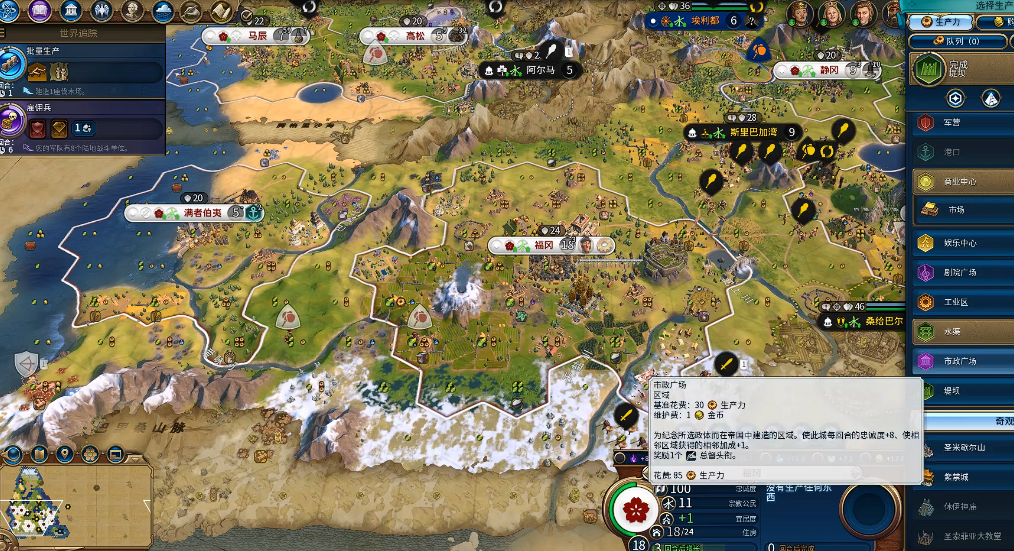
Task: Open the 福冈 city banner
Action: pos(546,244)
